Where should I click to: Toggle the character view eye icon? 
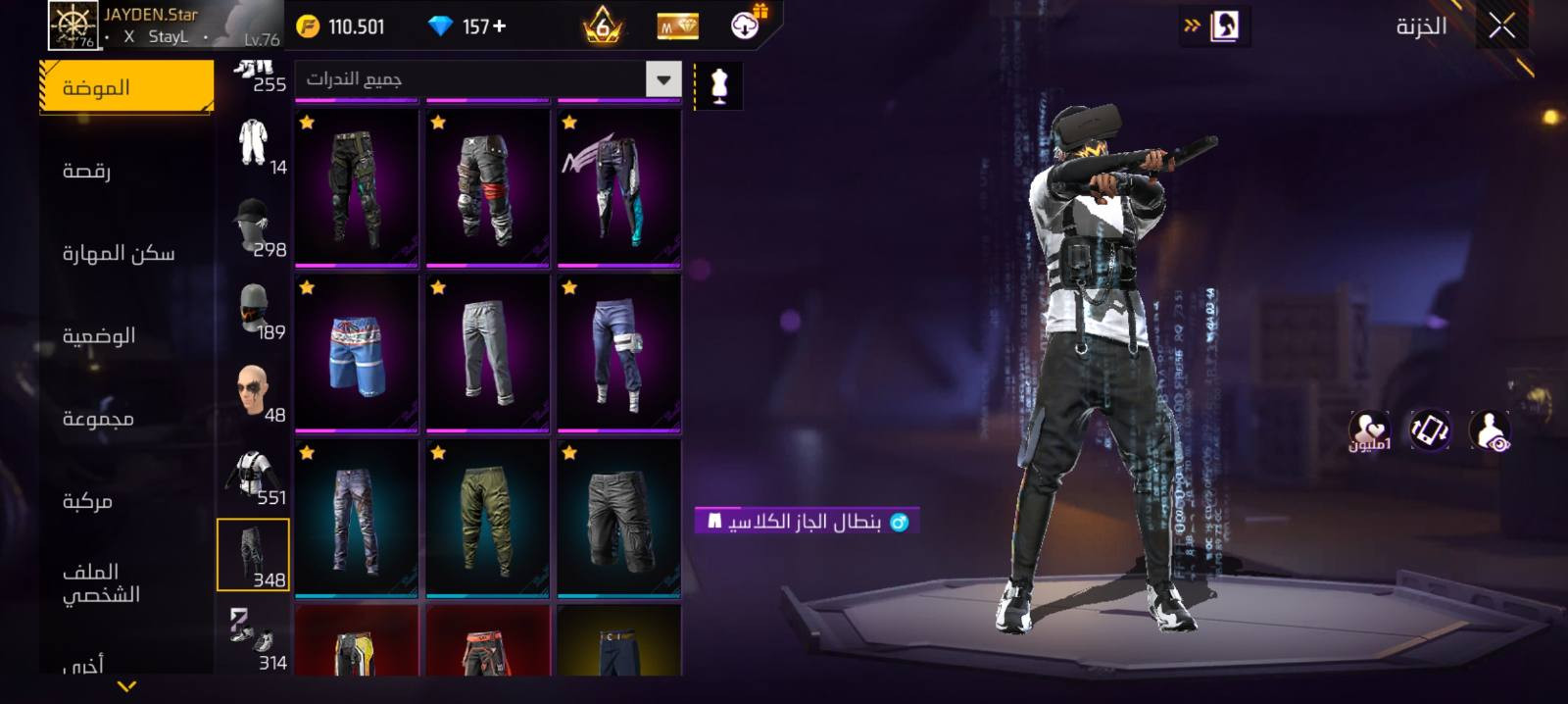[x=1490, y=430]
